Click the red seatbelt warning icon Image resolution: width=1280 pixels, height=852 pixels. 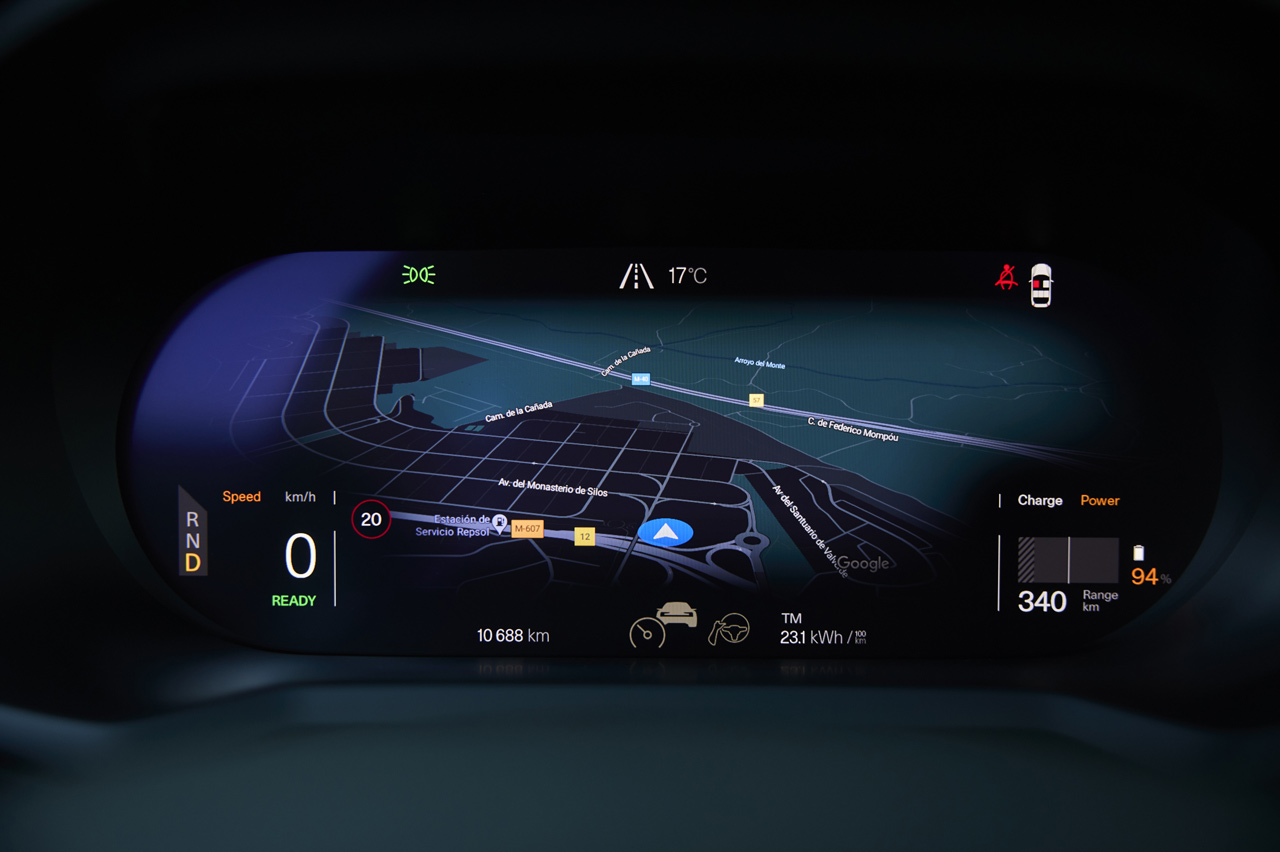coord(1006,277)
